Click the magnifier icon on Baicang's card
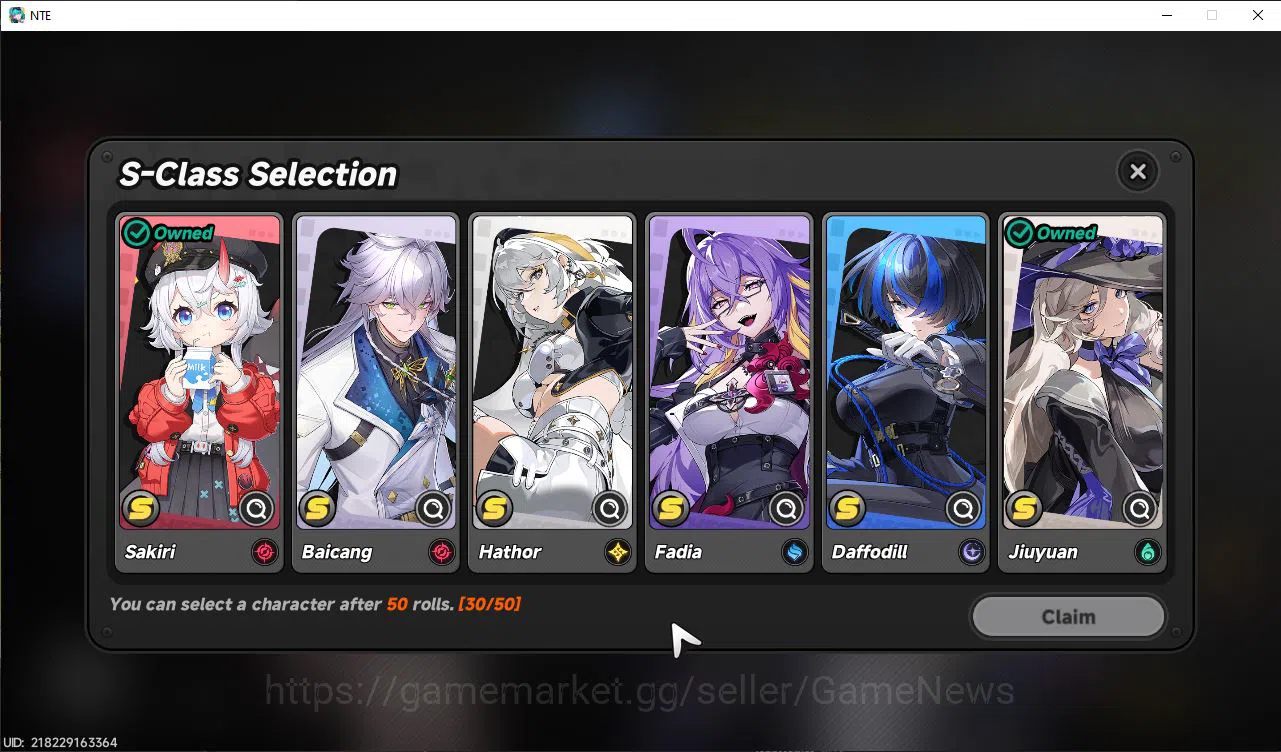 (x=433, y=508)
